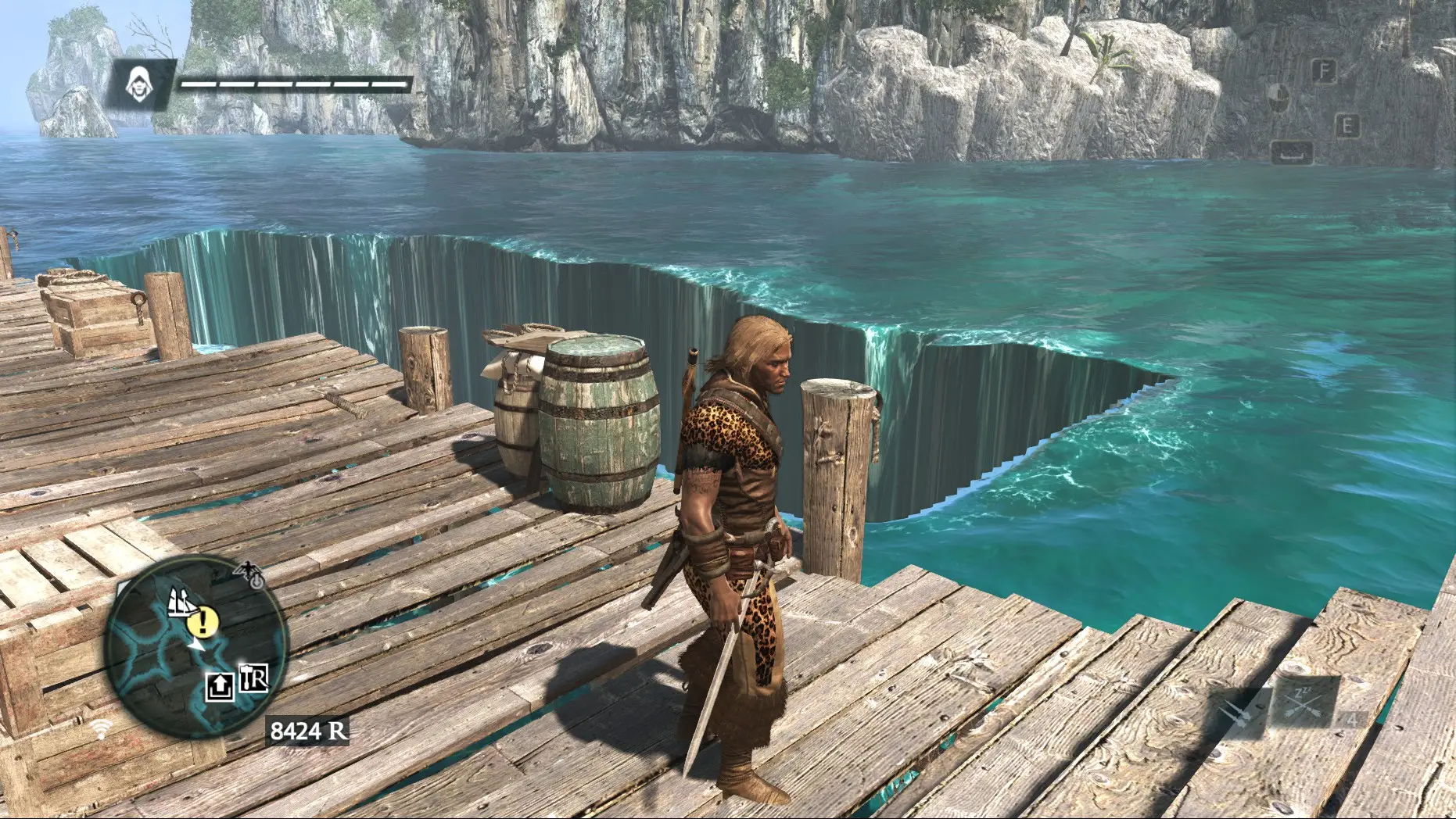Select the small key prompt below E
The height and width of the screenshot is (819, 1456).
[1293, 152]
